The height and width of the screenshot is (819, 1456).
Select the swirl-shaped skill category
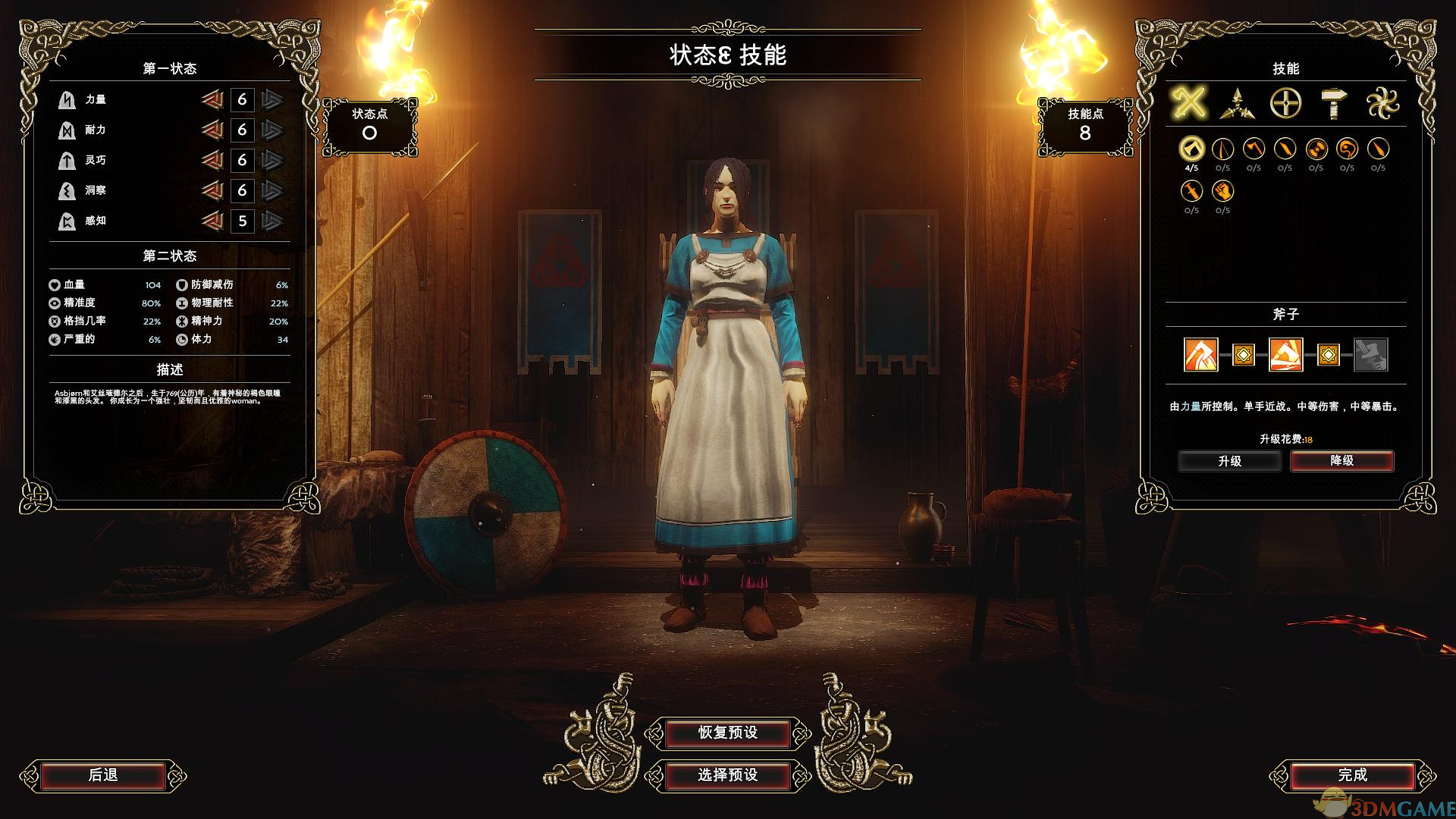(1382, 103)
